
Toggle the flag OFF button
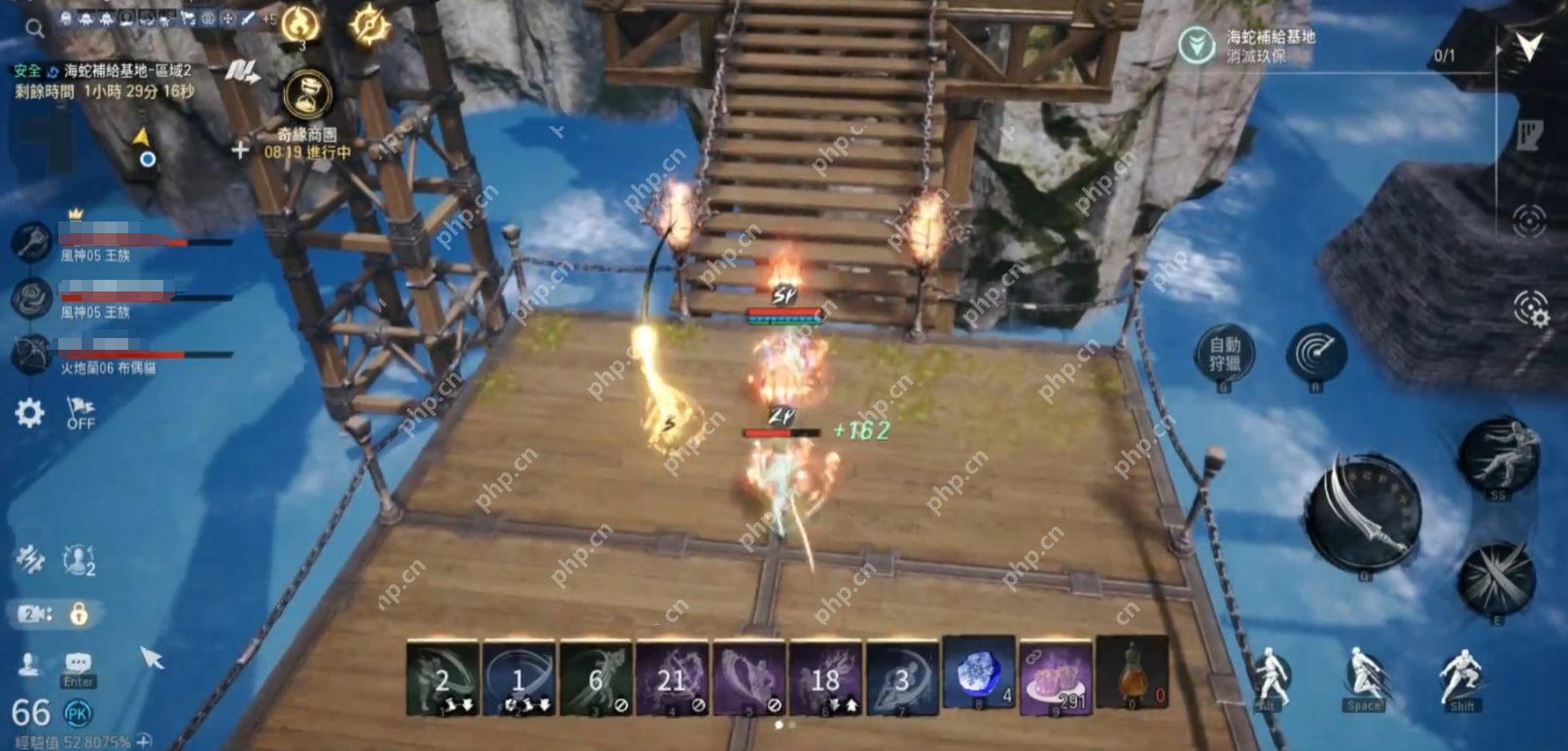(x=80, y=413)
